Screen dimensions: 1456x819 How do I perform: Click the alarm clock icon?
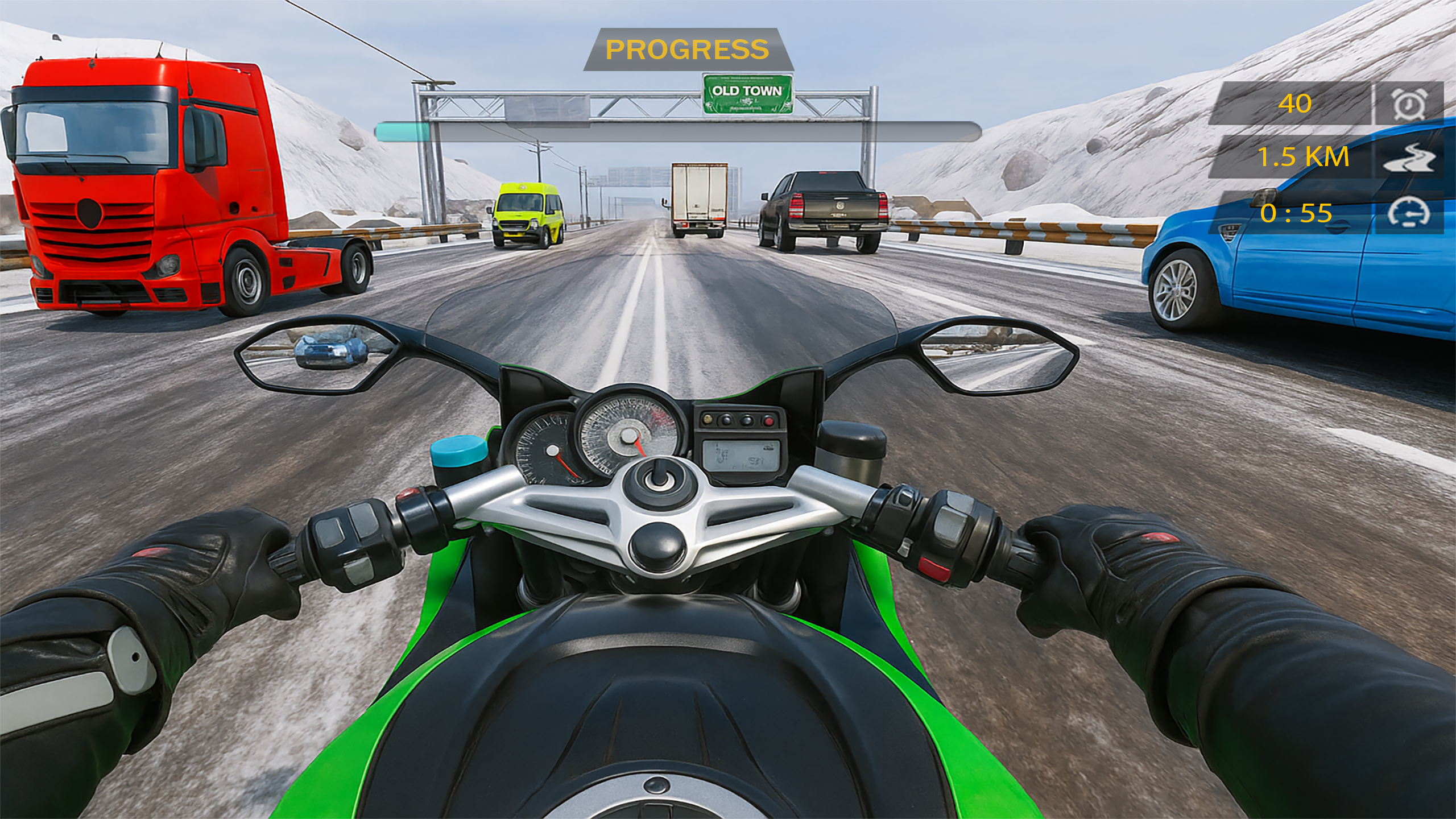click(x=1409, y=104)
